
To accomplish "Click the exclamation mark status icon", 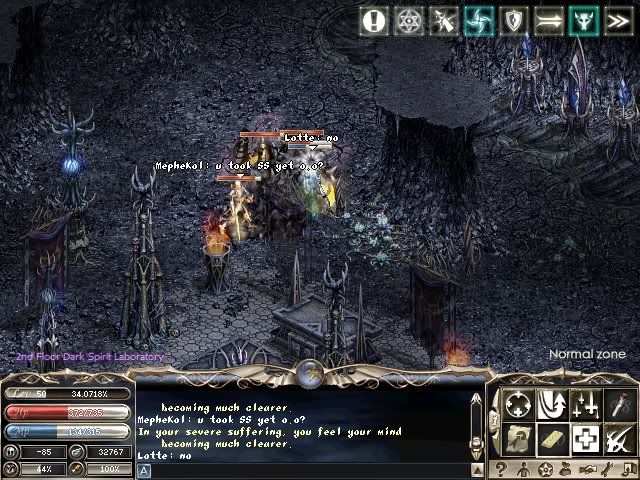I will pyautogui.click(x=375, y=20).
